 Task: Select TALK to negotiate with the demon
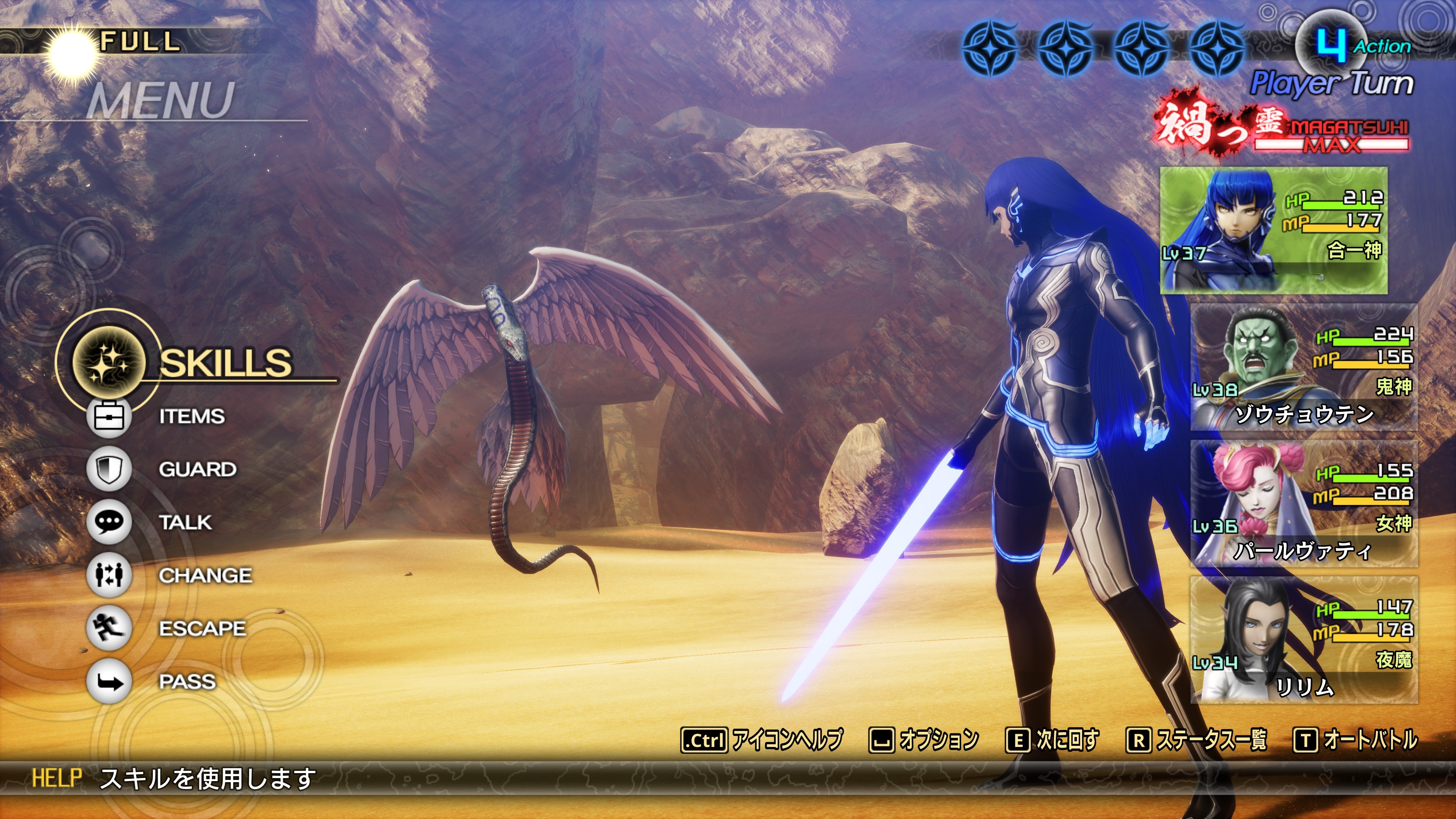point(185,522)
